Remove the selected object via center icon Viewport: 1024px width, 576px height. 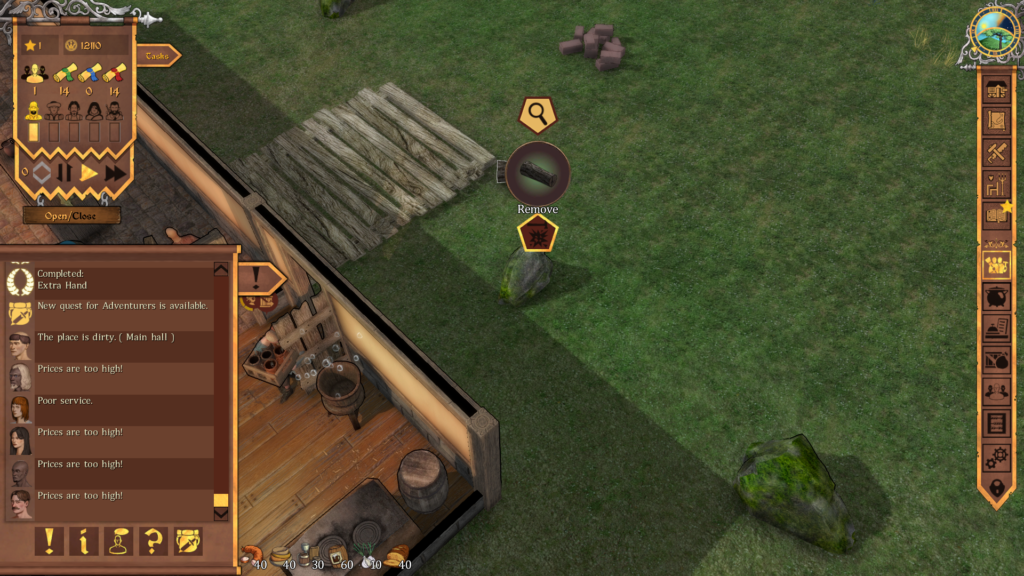pos(538,173)
